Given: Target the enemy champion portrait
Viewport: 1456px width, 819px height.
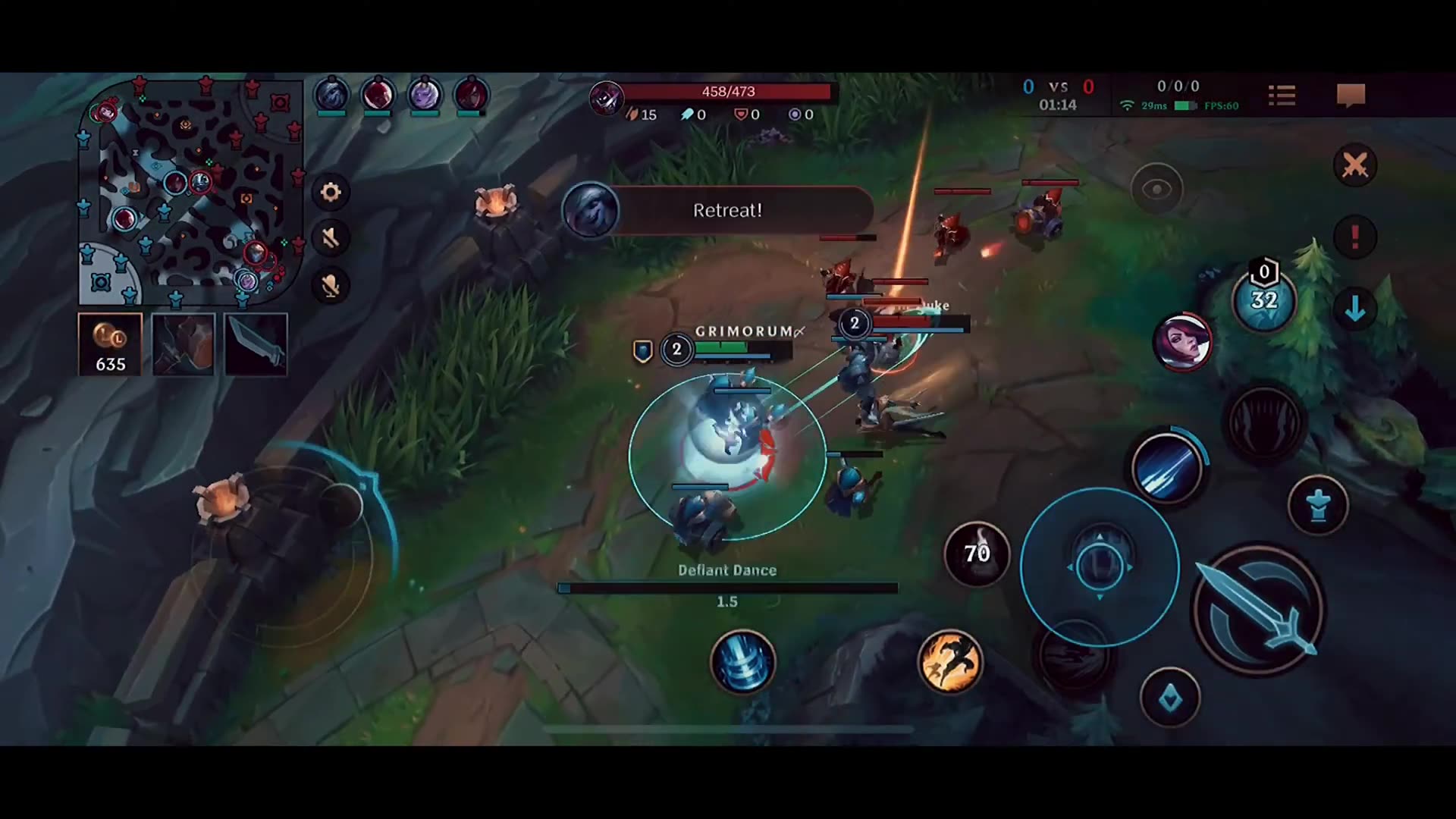Looking at the screenshot, I should coord(1182,342).
